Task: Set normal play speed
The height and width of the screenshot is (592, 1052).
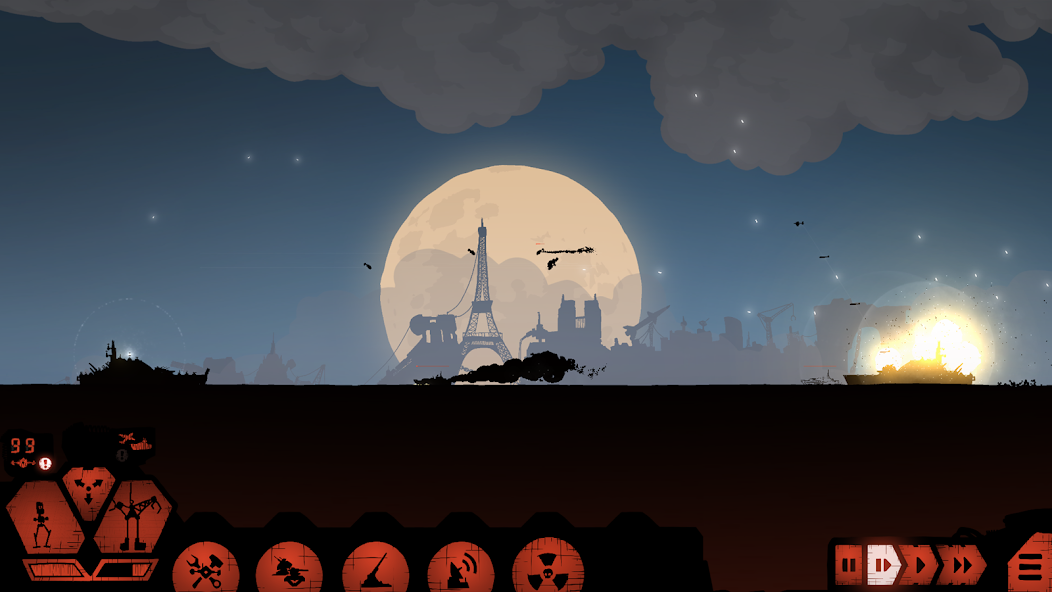Action: pyautogui.click(x=920, y=566)
